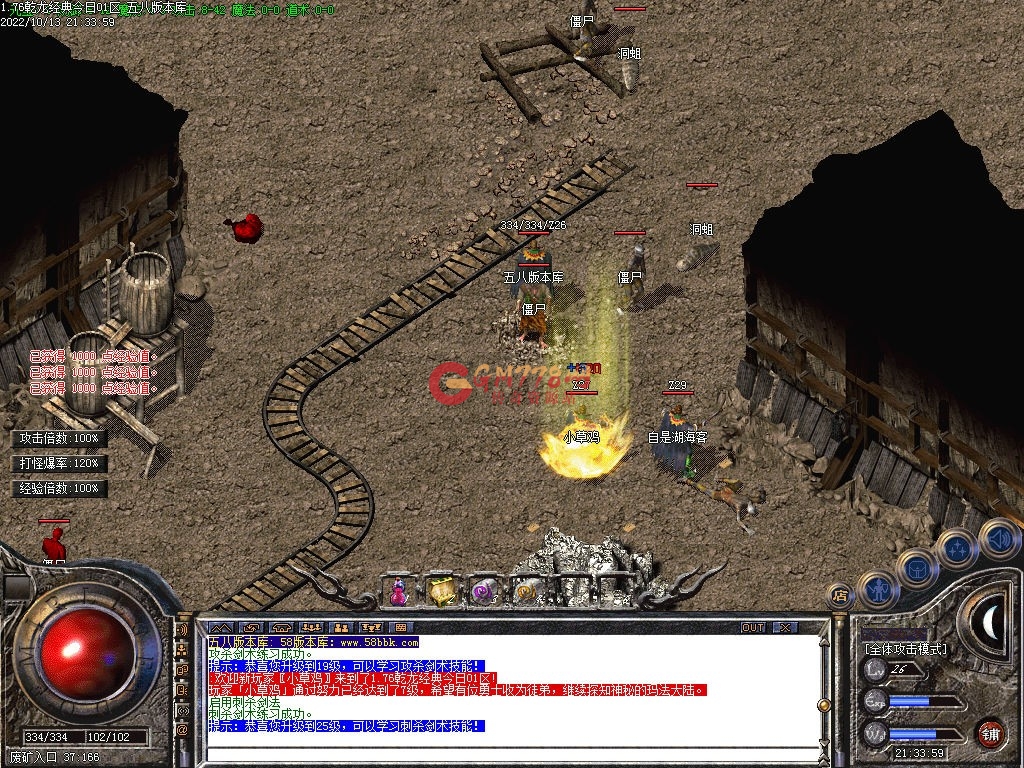This screenshot has height=768, width=1024.
Task: Open the skills button with sparkle stars
Action: point(959,549)
